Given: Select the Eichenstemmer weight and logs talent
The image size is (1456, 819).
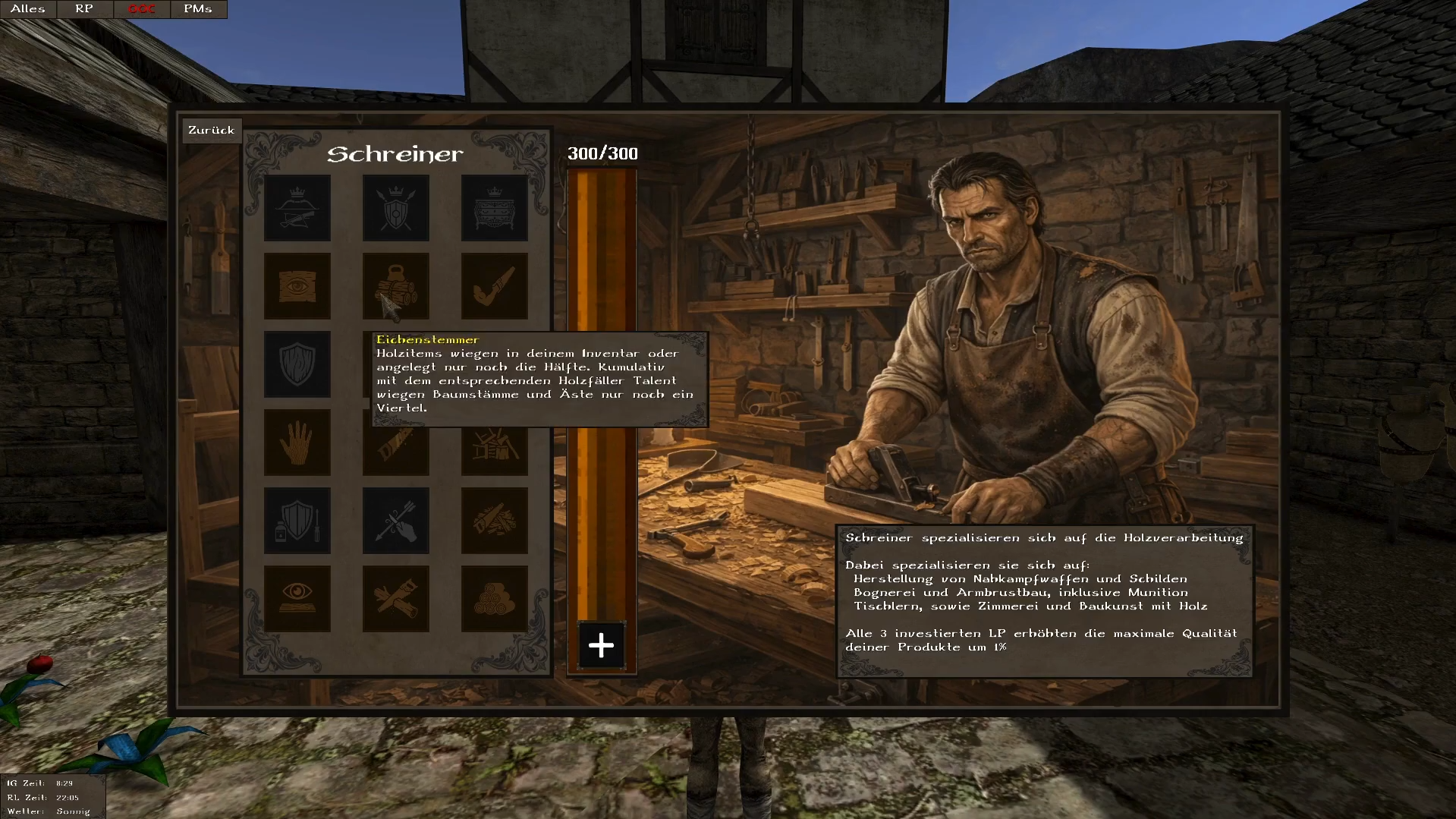Looking at the screenshot, I should click(x=396, y=286).
